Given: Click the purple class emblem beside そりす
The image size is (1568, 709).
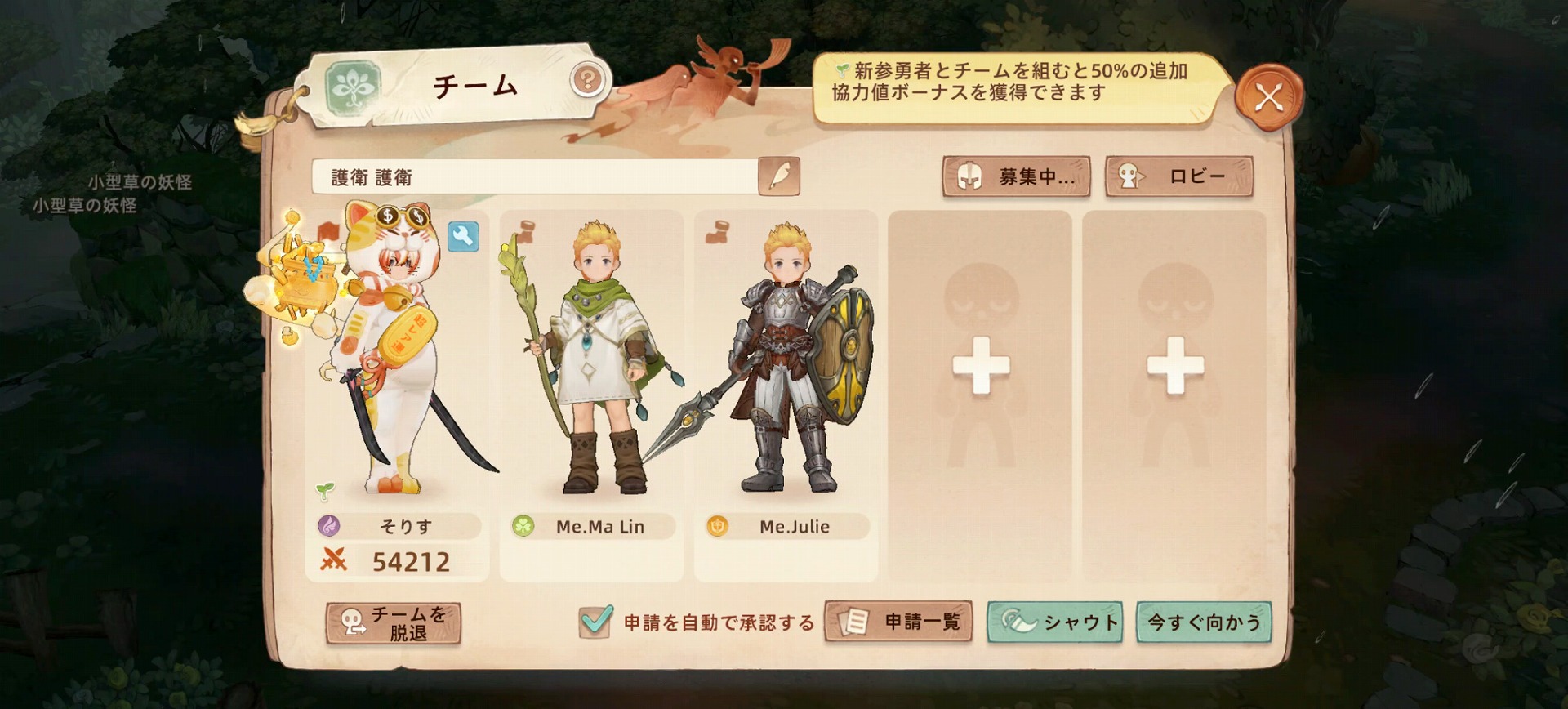Looking at the screenshot, I should pyautogui.click(x=329, y=527).
